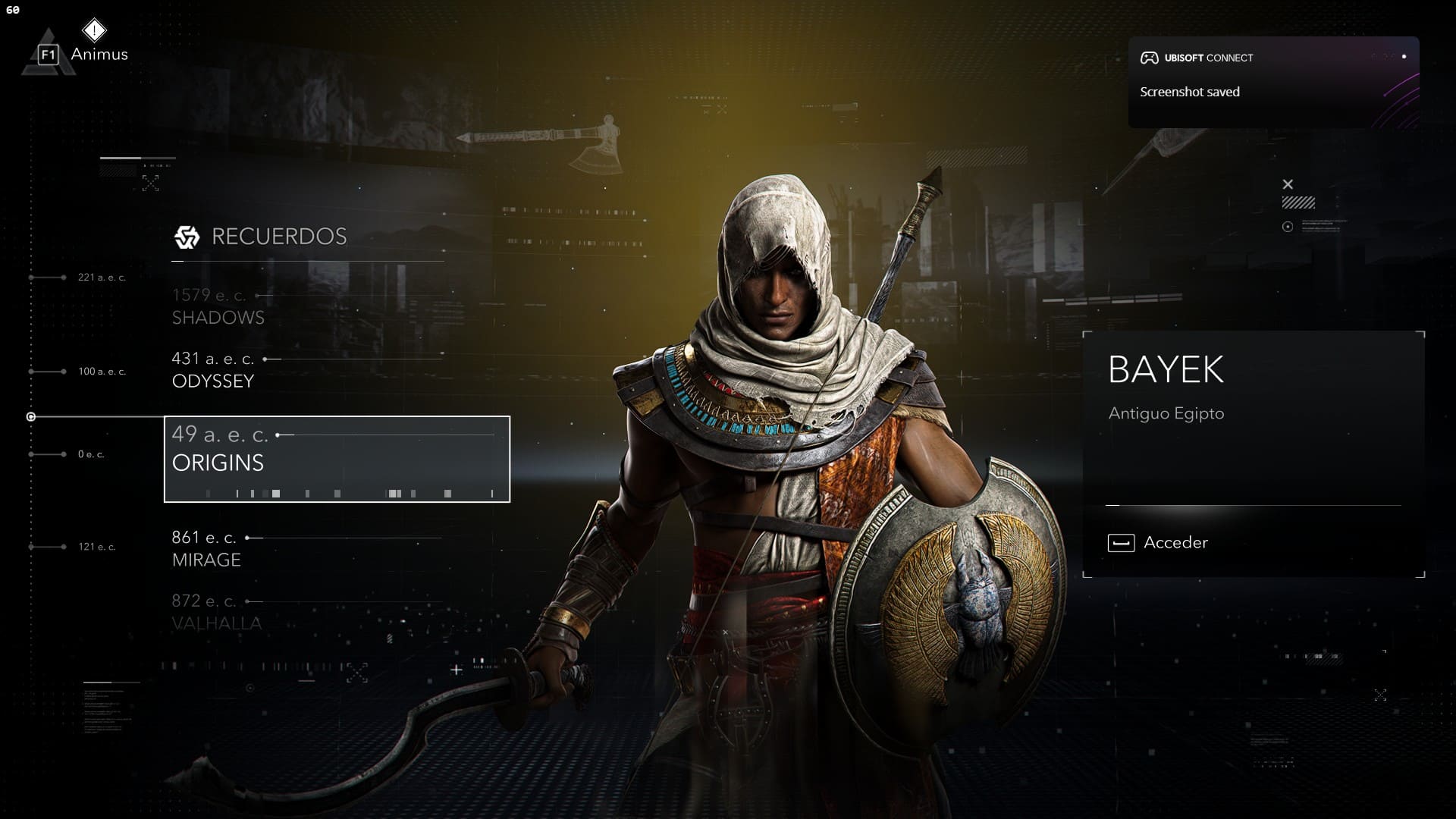Open the Ubisoft Connect screenshot notification
1456x819 pixels.
click(1272, 82)
